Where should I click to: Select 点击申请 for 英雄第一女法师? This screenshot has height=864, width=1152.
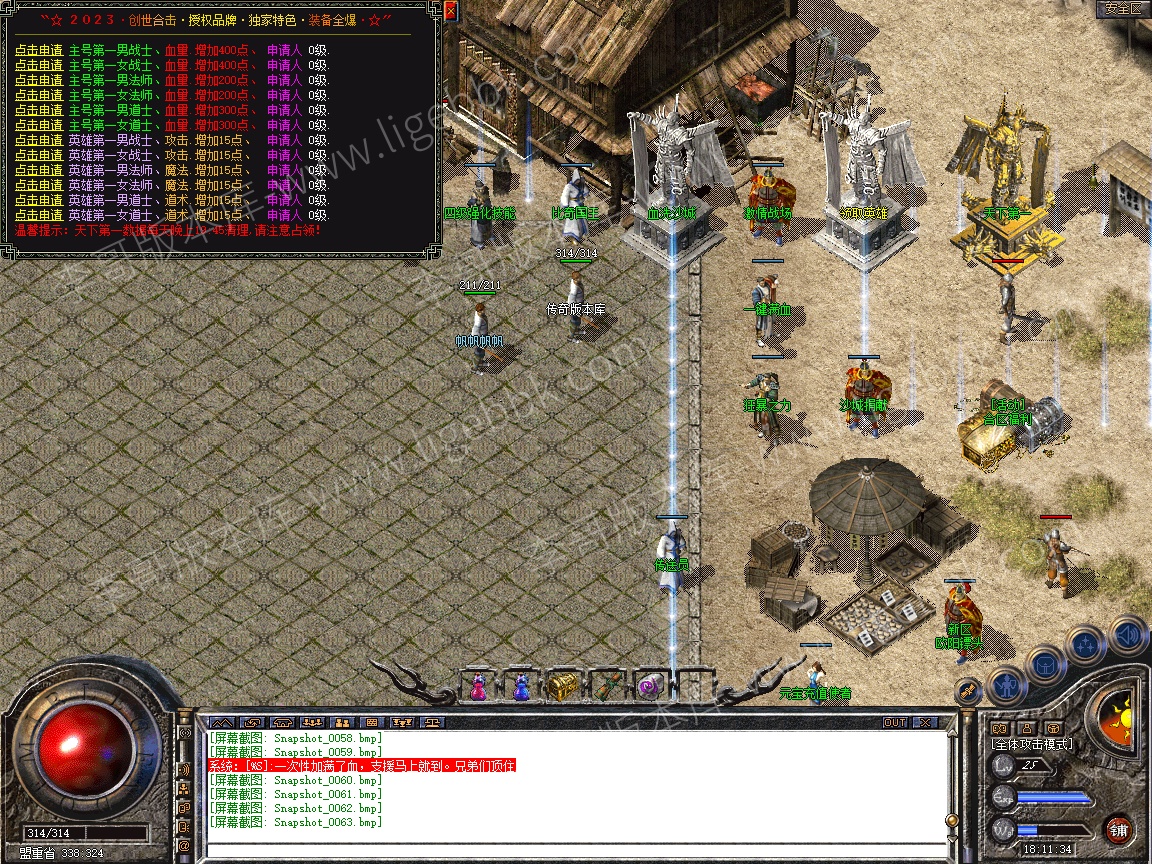[x=39, y=185]
